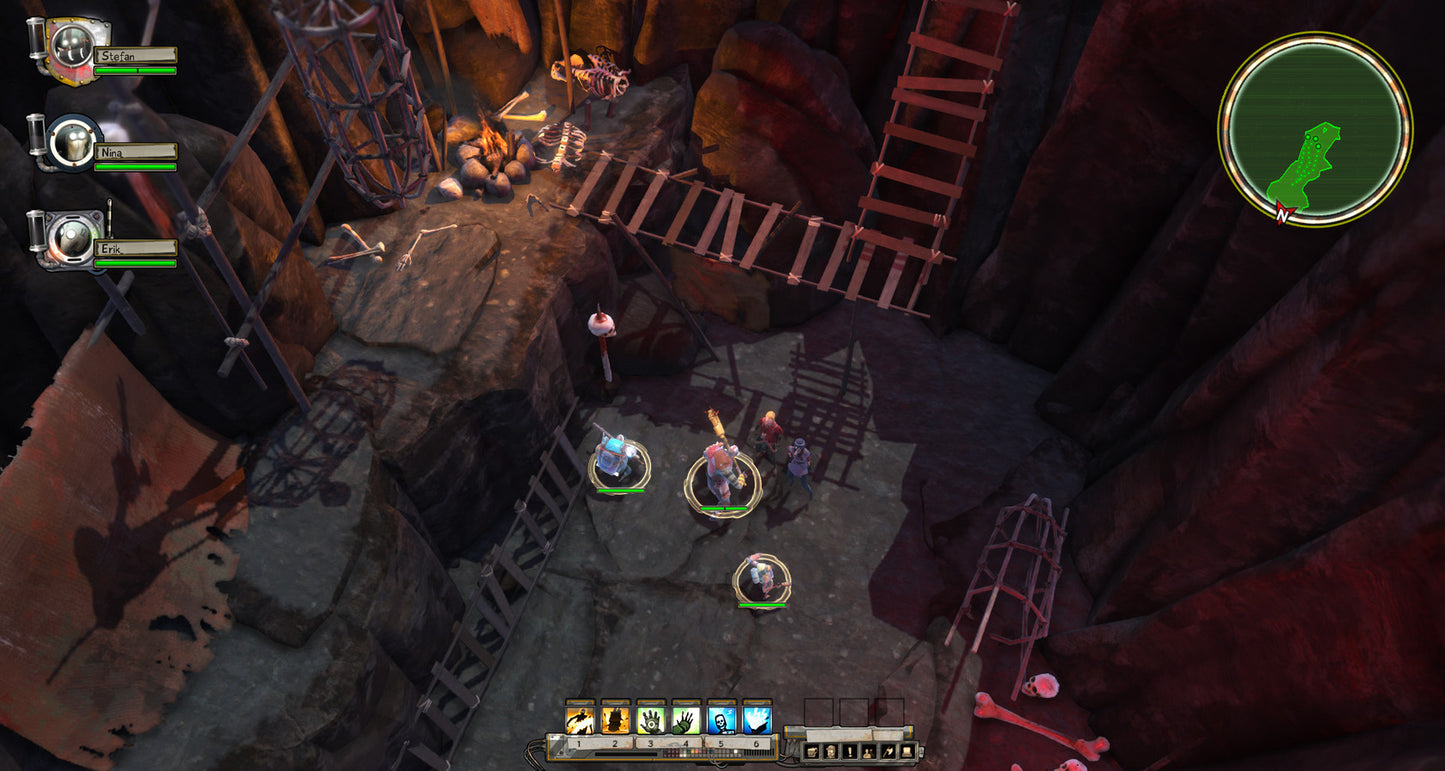Activate the orange charging figure ability in slot 1
1445x771 pixels.
(580, 720)
